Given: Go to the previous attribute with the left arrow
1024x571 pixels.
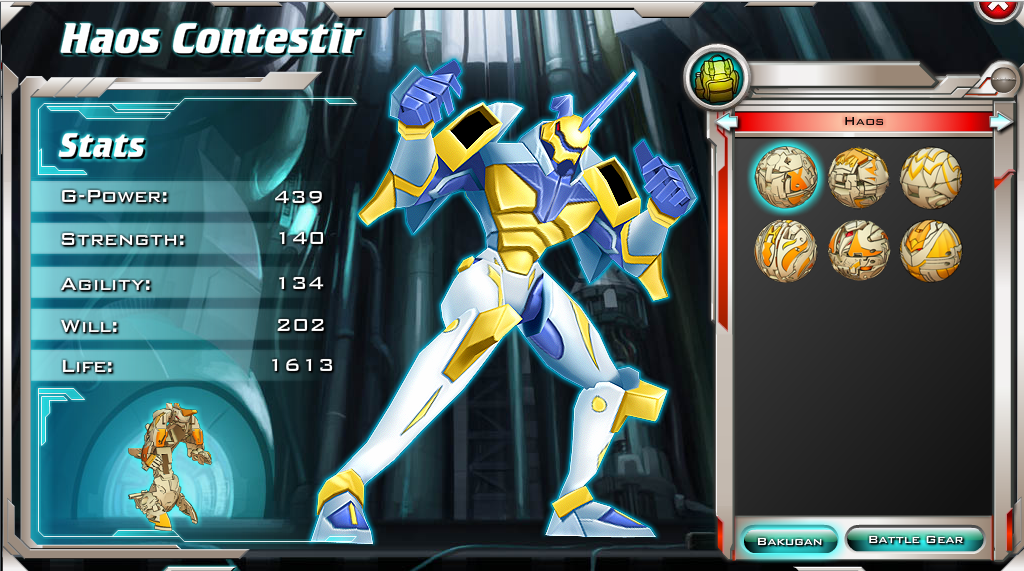Looking at the screenshot, I should (727, 122).
